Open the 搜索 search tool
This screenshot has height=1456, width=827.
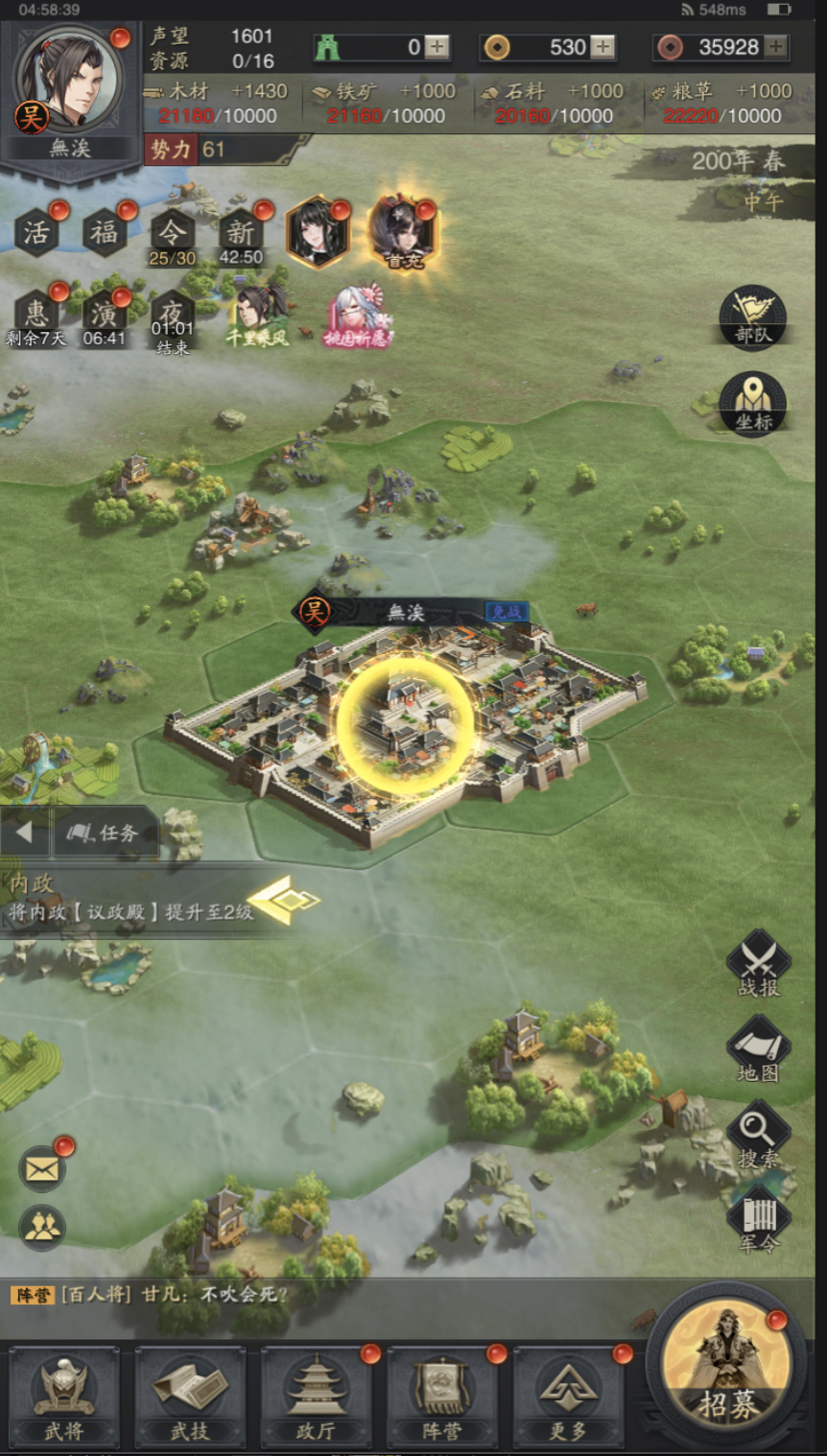[758, 1137]
